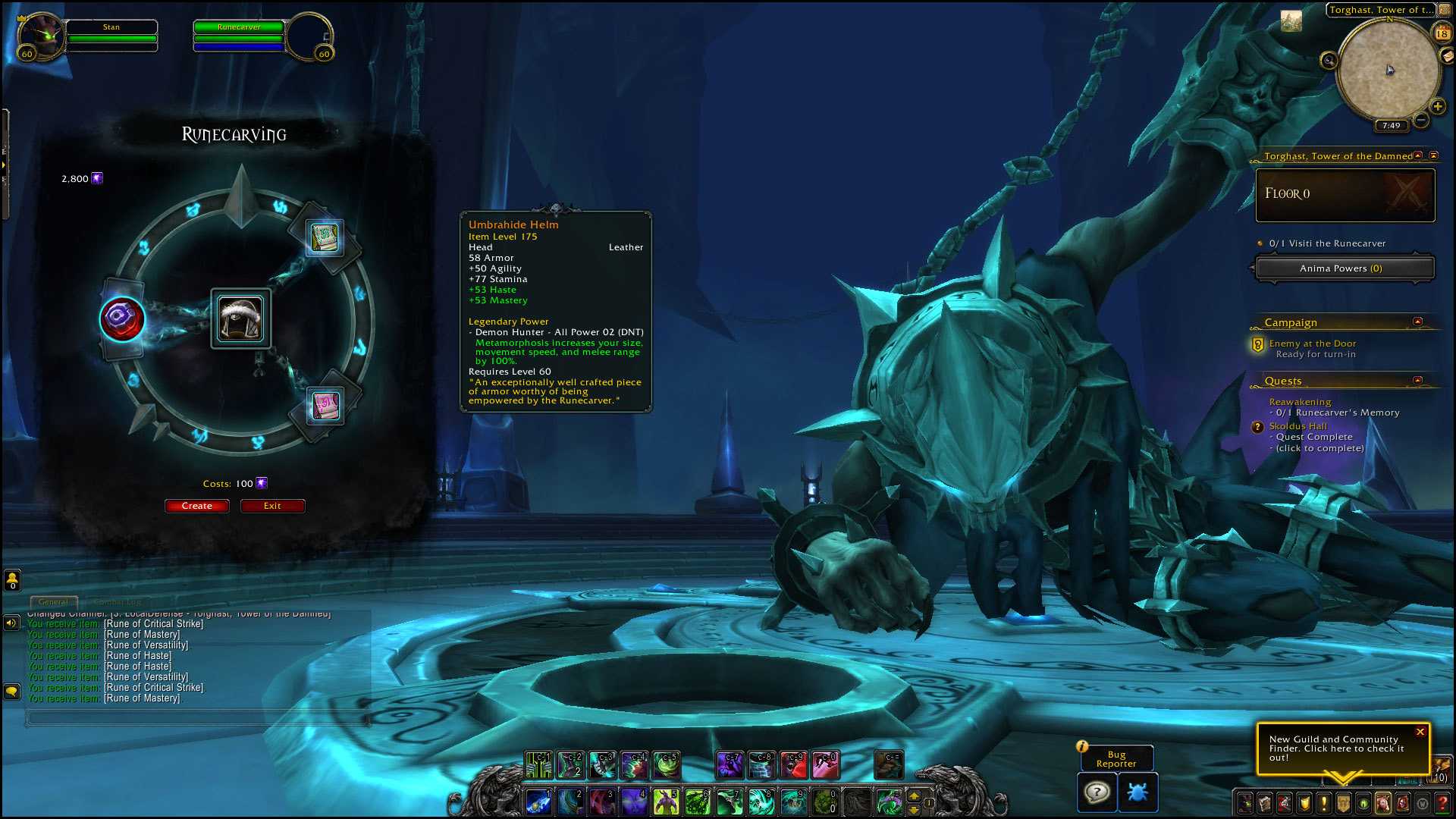Image resolution: width=1456 pixels, height=819 pixels.
Task: Collapse the Campaign tracker section
Action: point(1417,322)
